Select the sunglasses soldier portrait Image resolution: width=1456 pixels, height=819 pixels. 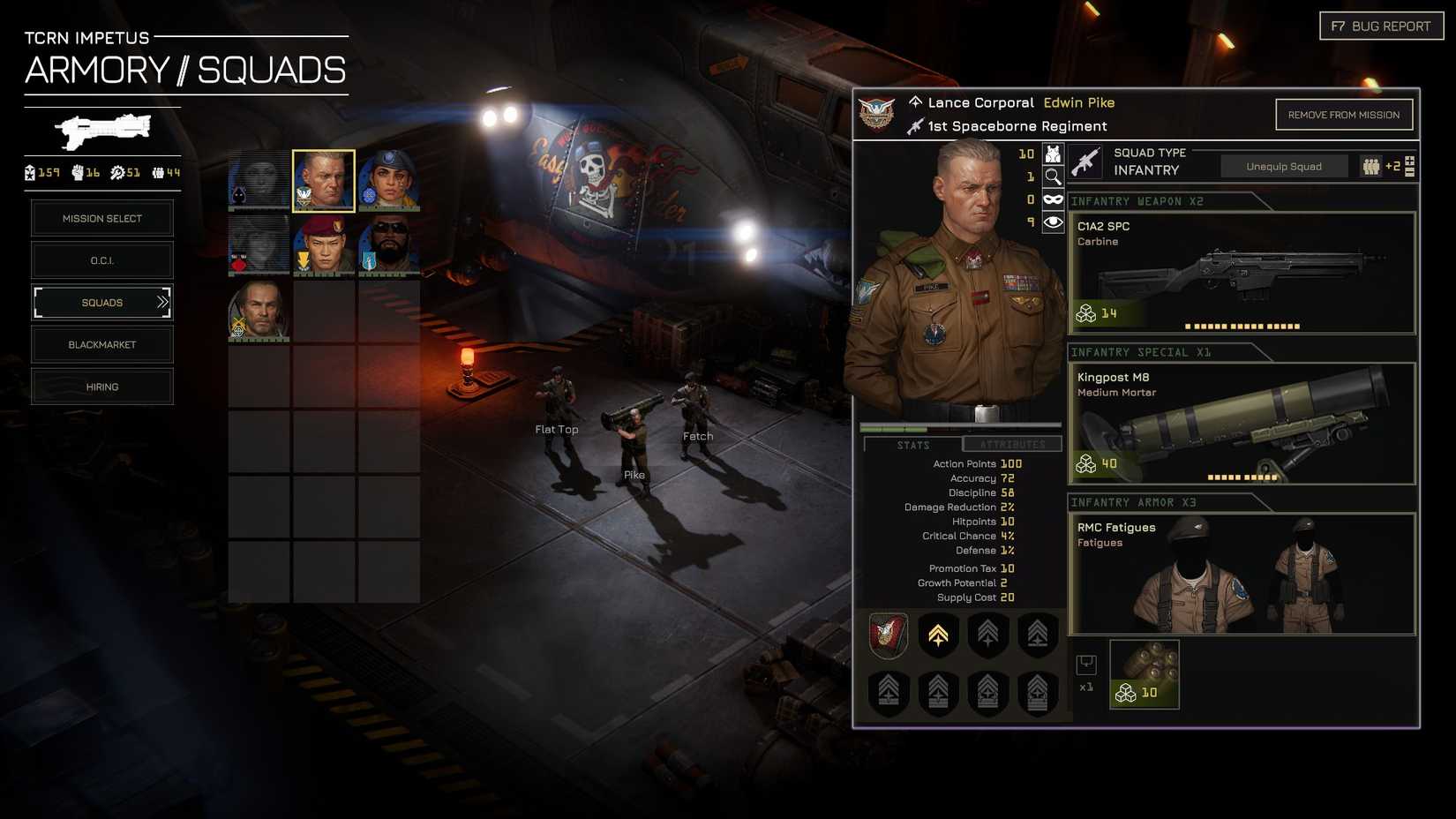coord(388,244)
